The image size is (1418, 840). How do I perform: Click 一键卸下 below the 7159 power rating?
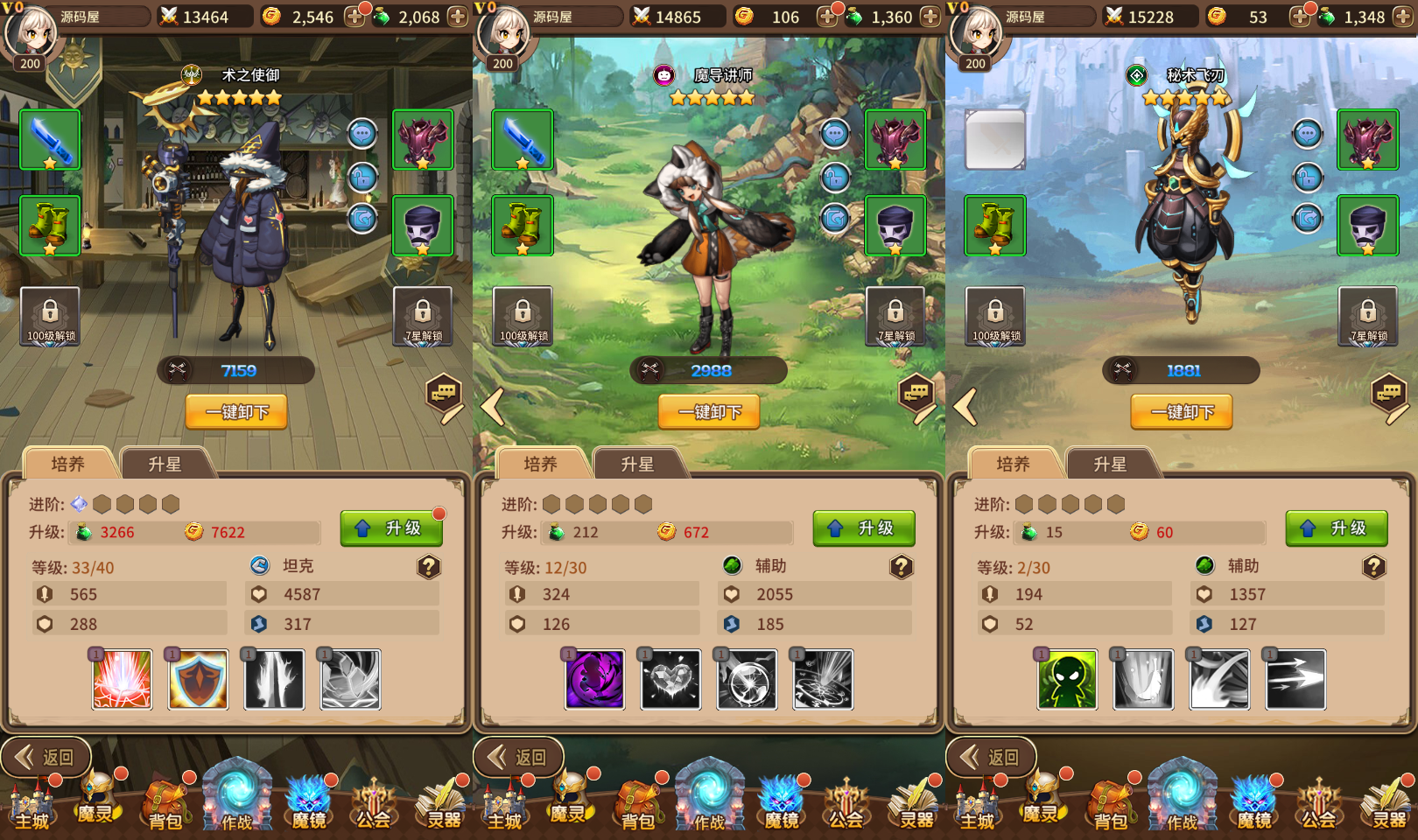236,412
